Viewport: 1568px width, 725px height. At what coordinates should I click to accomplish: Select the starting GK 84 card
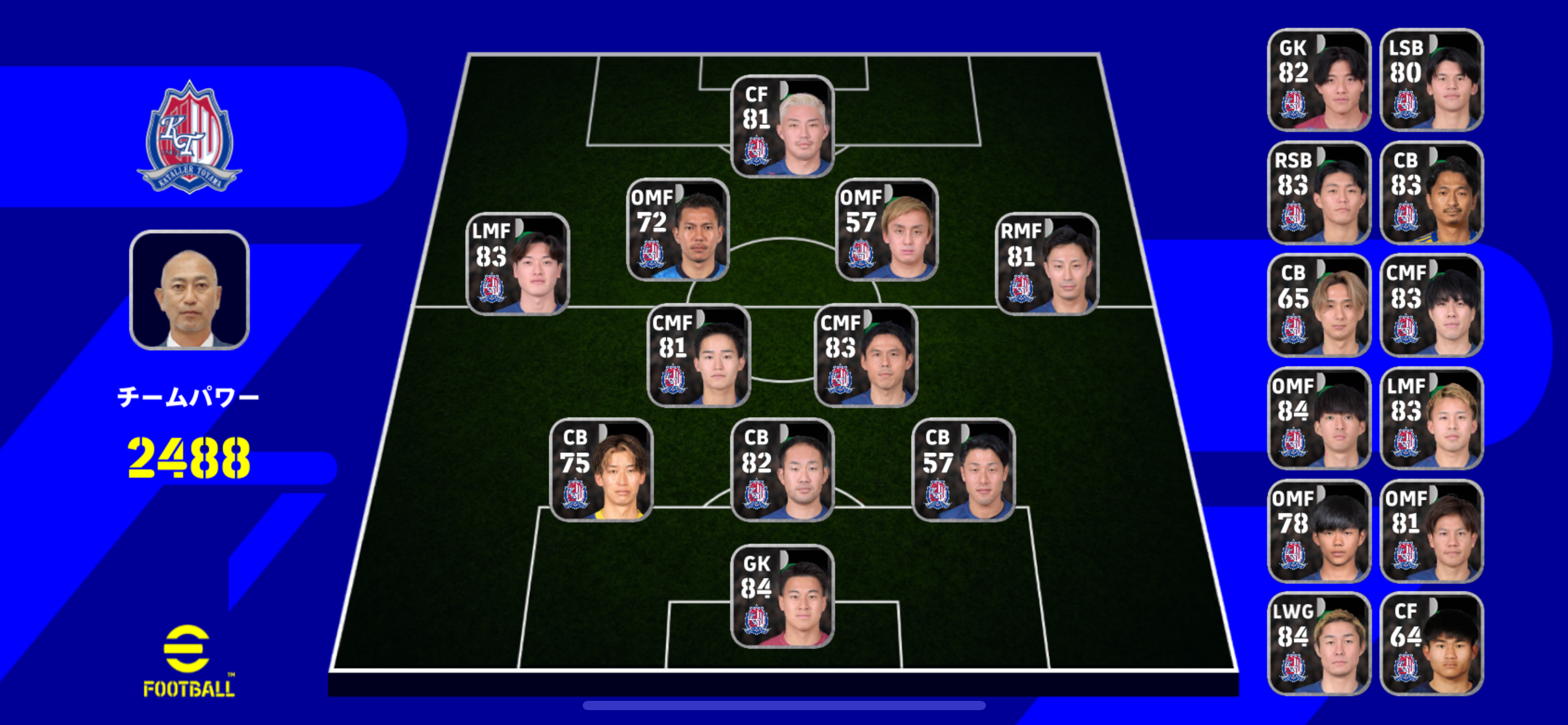782,596
